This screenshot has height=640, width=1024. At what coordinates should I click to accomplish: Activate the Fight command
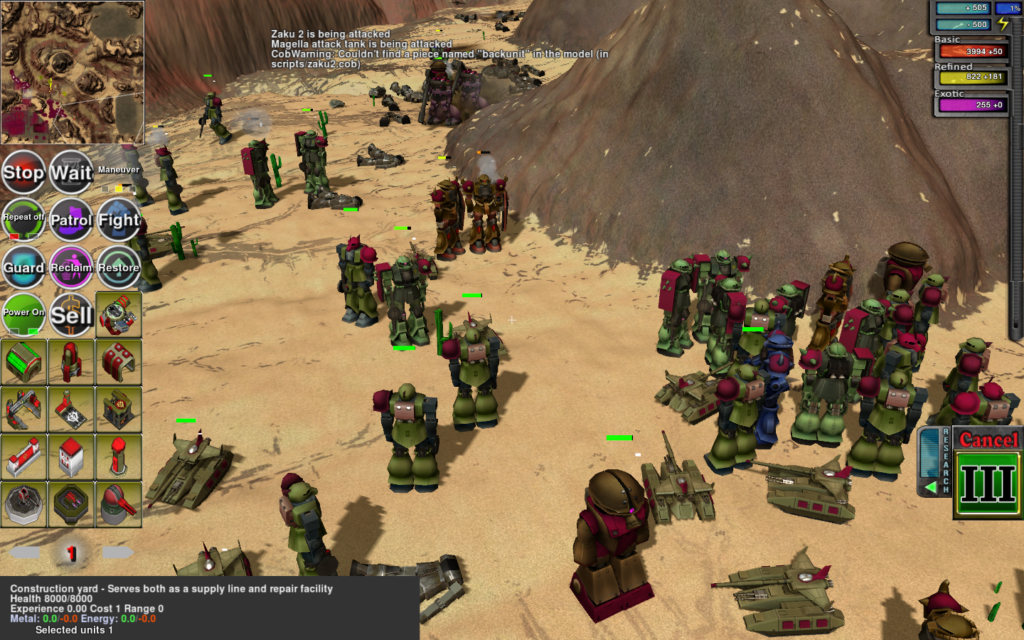pos(119,219)
